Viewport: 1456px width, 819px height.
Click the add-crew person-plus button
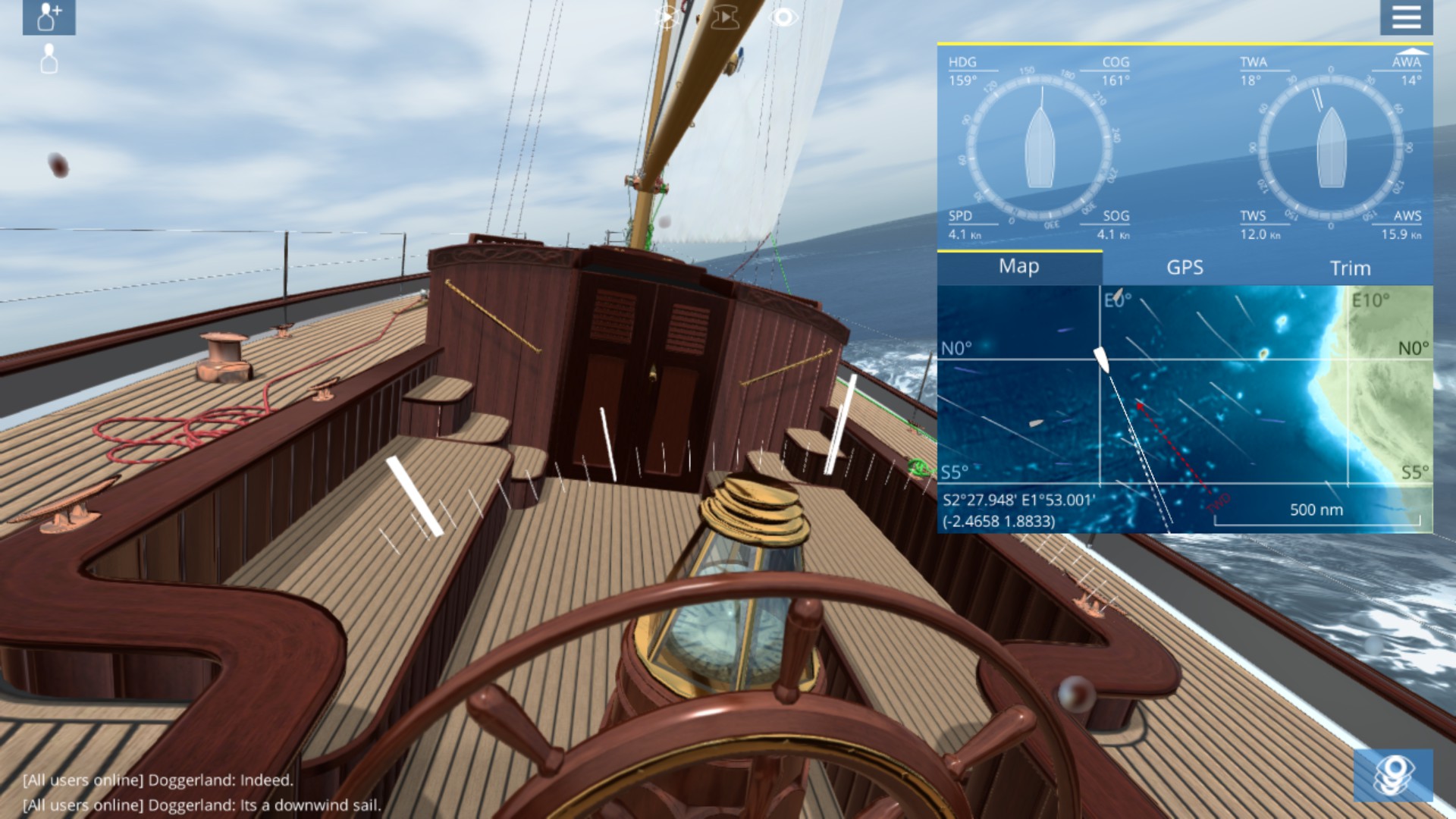coord(49,17)
